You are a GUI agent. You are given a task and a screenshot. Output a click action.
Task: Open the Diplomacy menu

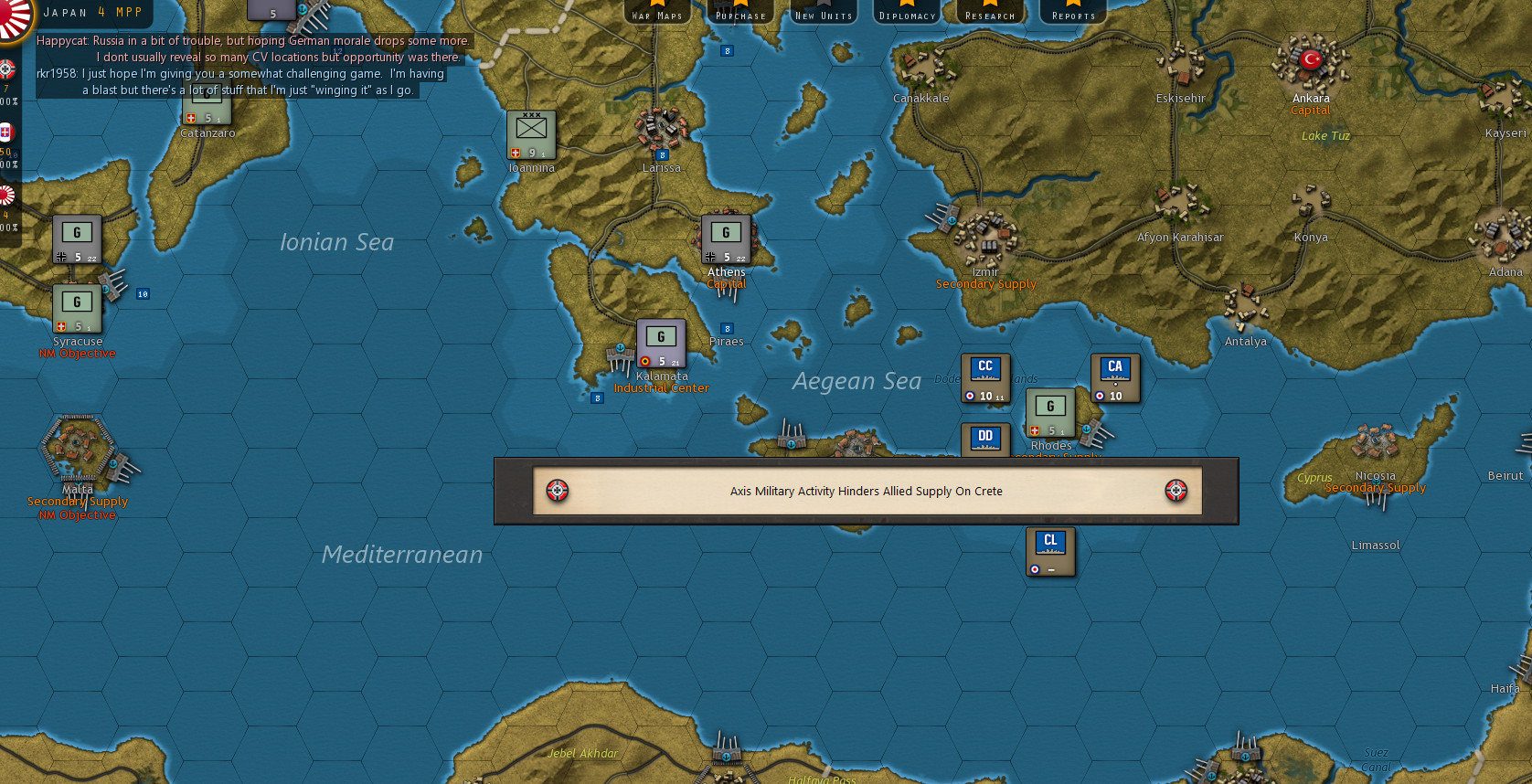(x=906, y=13)
